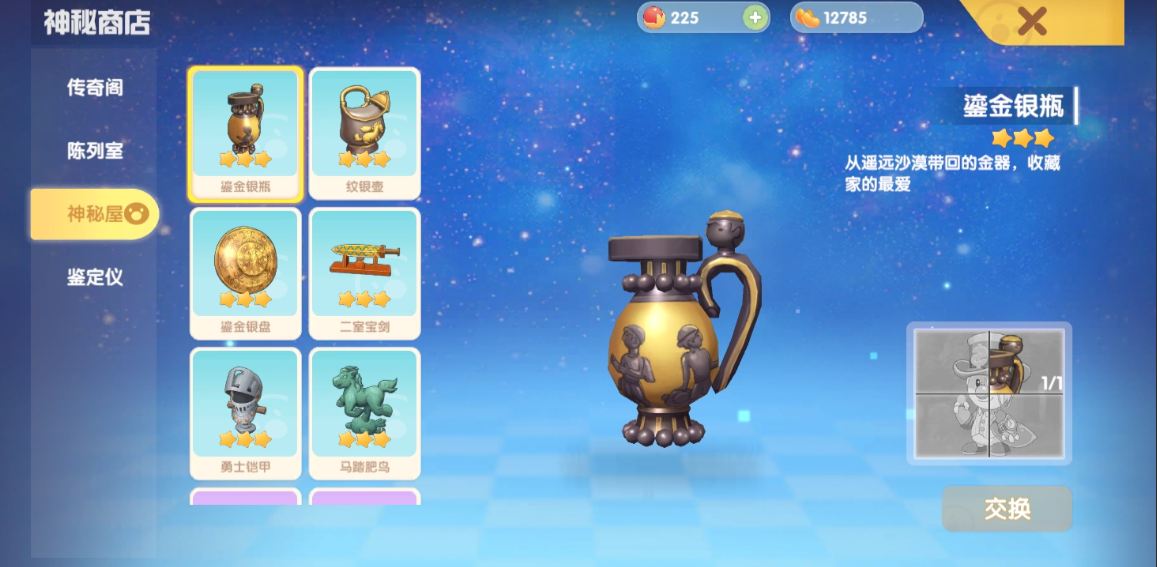Switch to the 传奇阁 tab
Viewport: 1157px width, 567px height.
tap(95, 88)
